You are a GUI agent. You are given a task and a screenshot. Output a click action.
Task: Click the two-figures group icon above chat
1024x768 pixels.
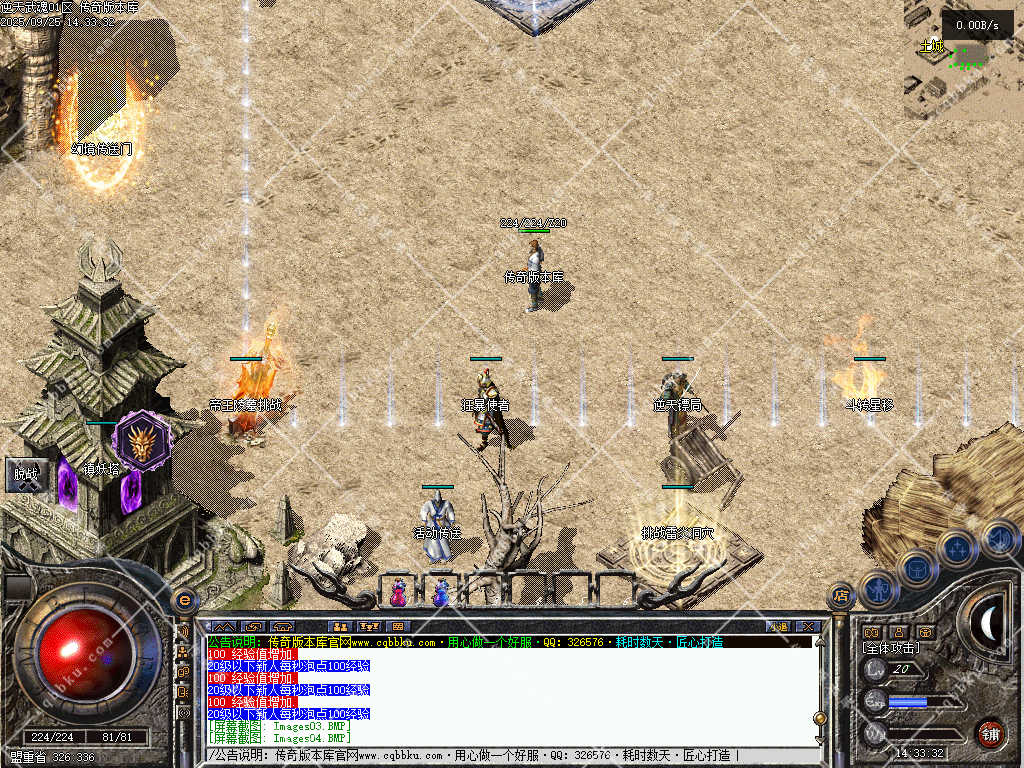340,627
